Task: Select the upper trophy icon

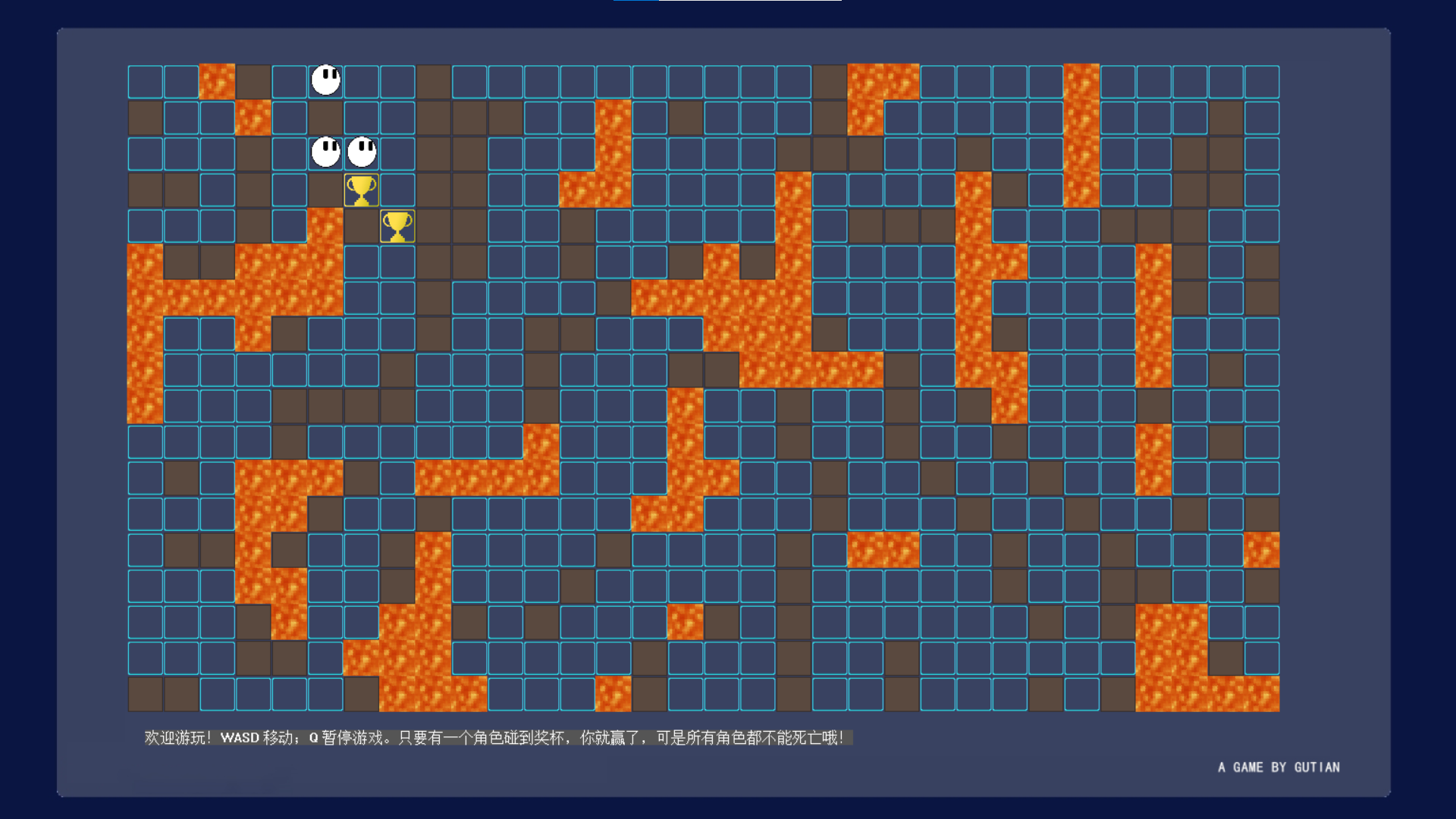Action: coord(362,189)
